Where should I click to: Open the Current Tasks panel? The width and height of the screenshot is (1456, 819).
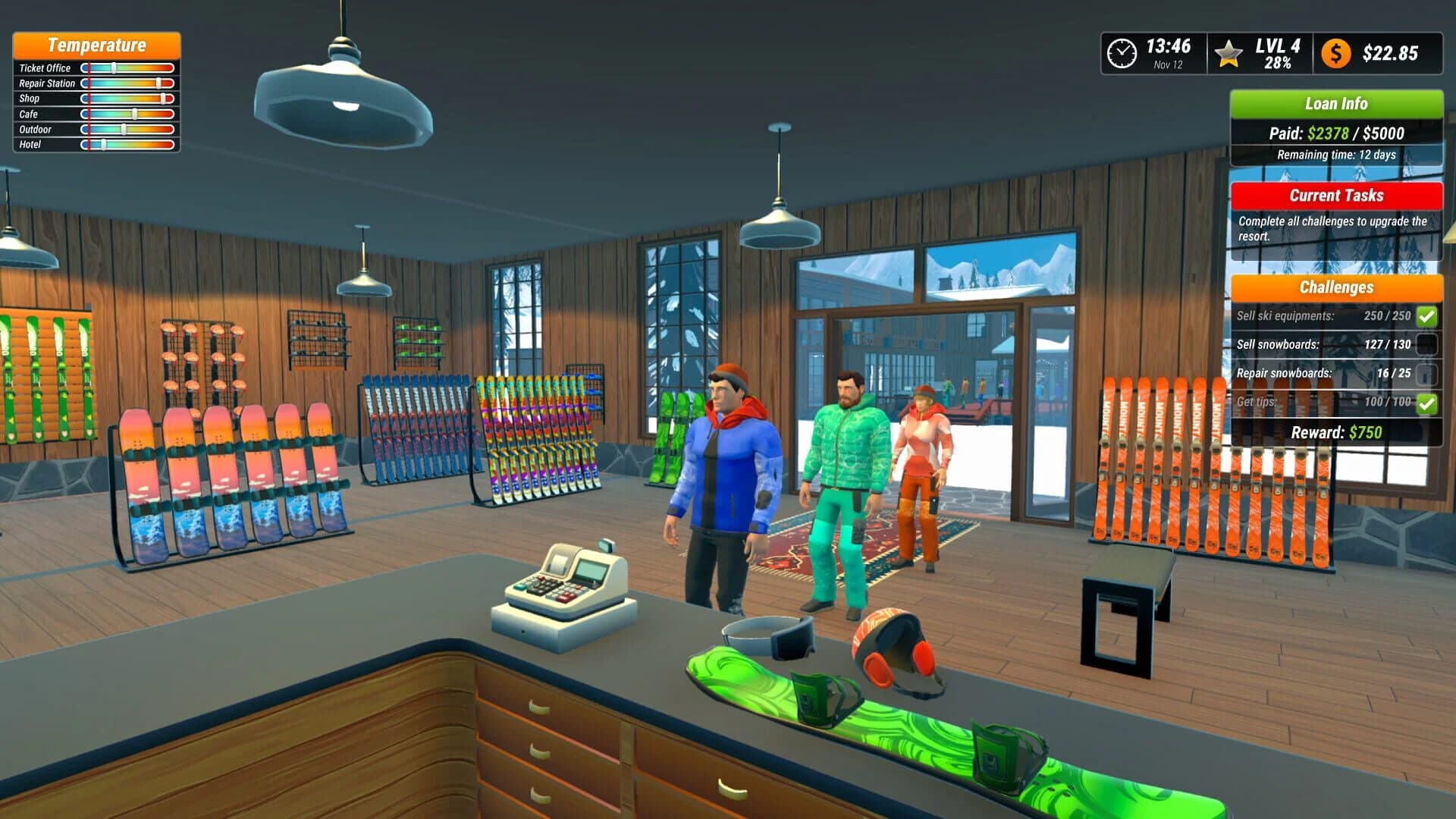click(1336, 195)
